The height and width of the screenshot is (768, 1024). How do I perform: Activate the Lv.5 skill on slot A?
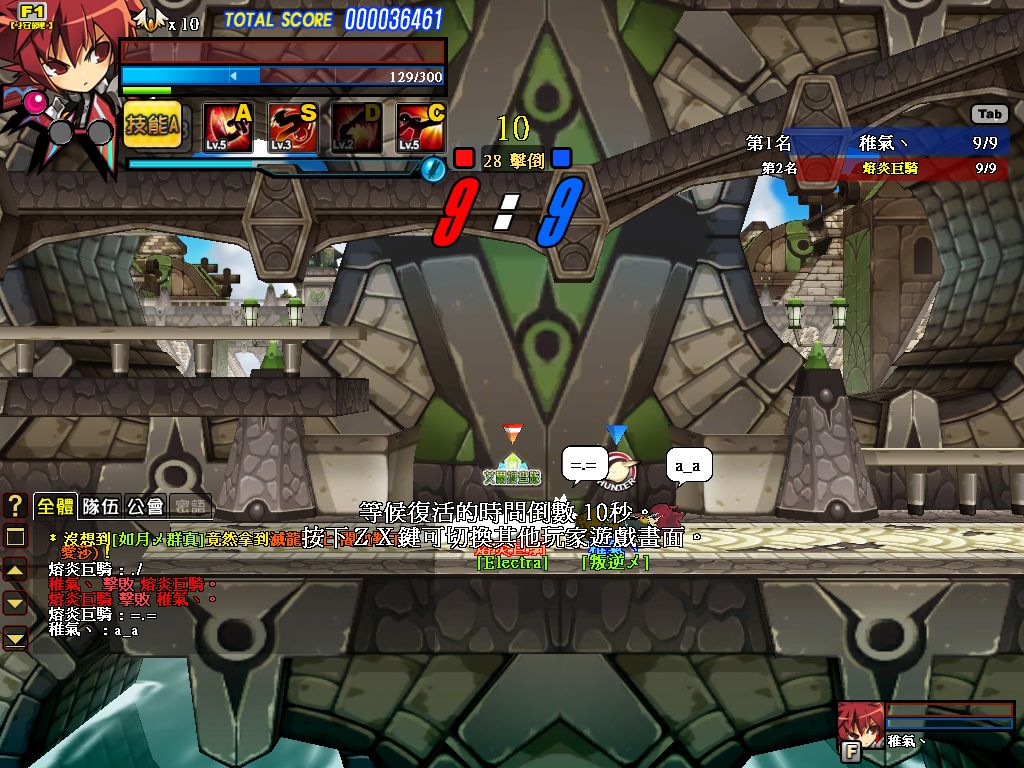pyautogui.click(x=228, y=127)
